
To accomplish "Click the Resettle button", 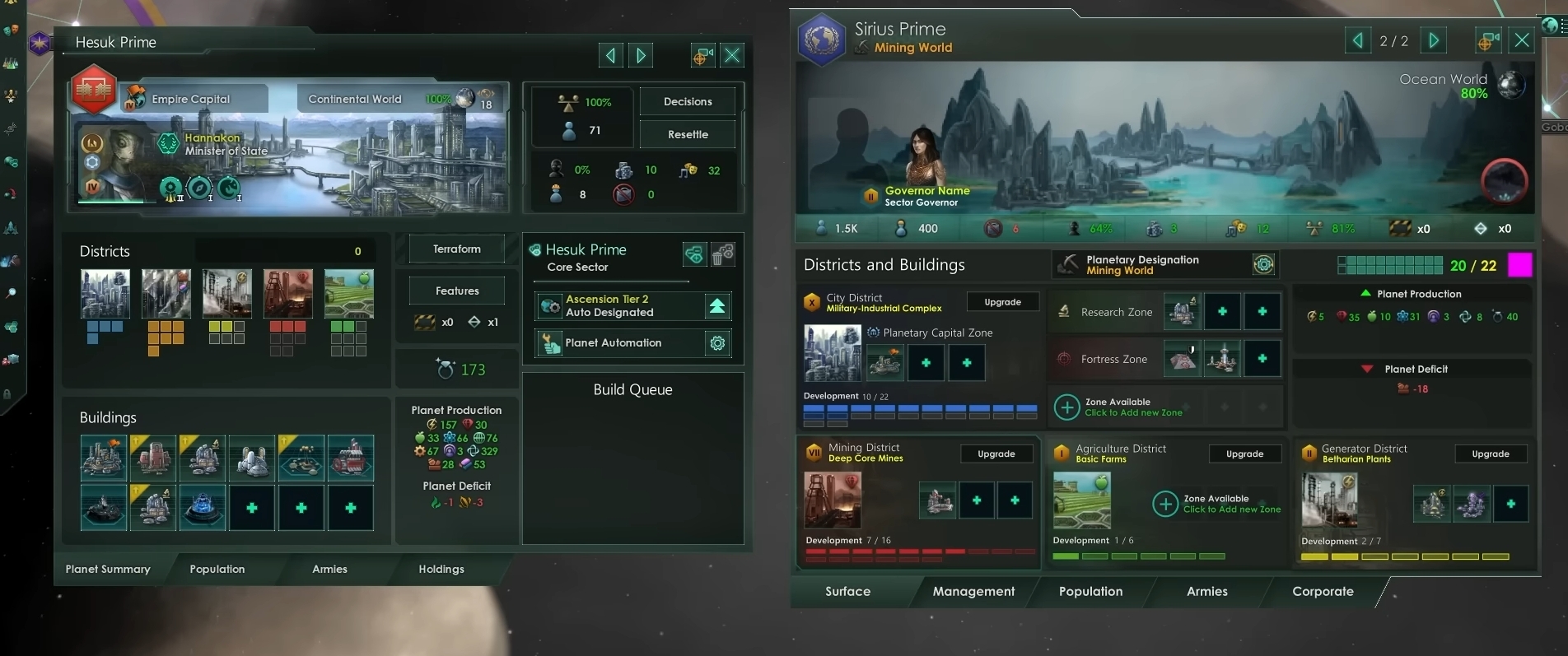I will (x=688, y=134).
